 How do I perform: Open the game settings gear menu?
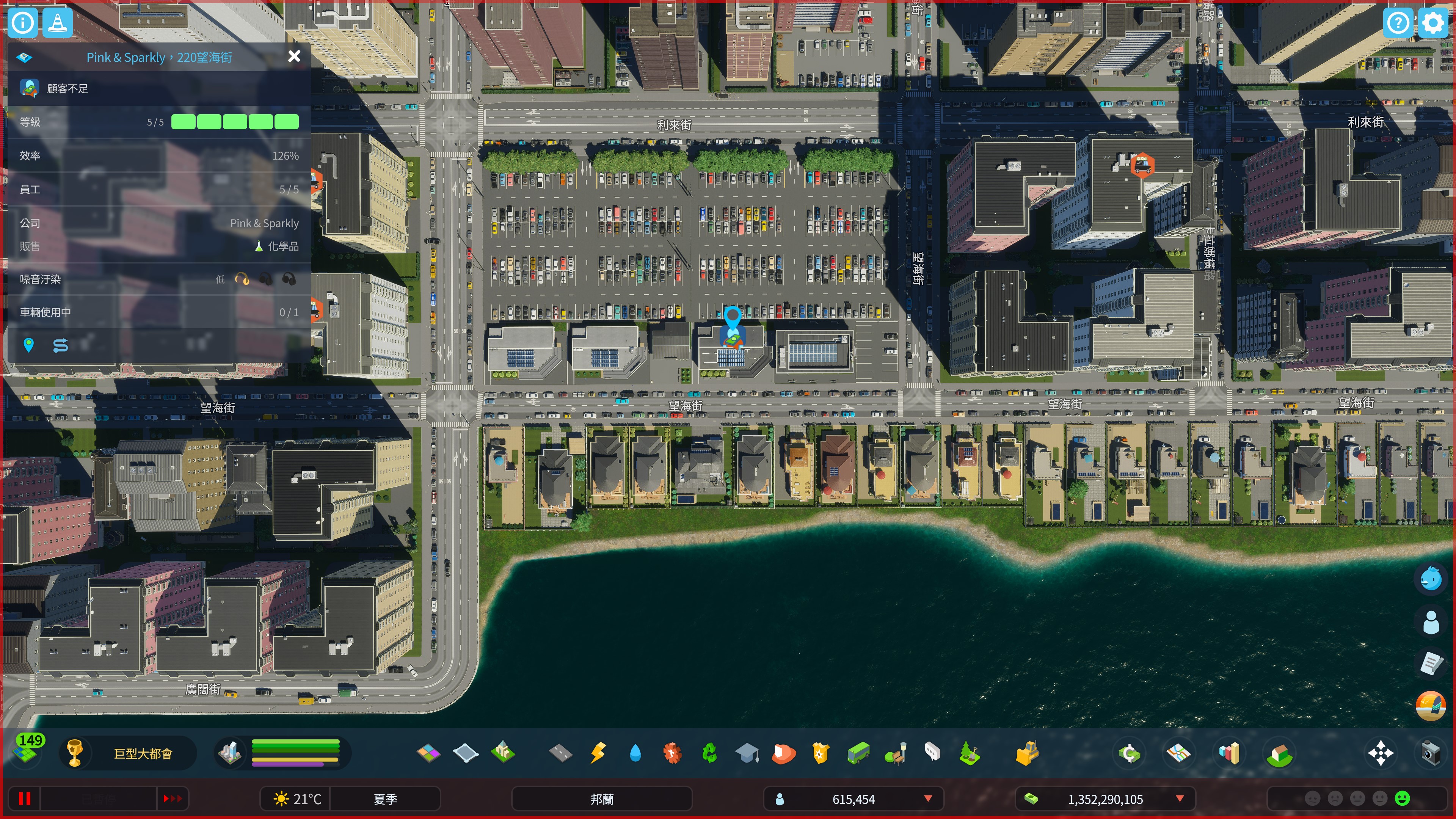pos(1432,23)
